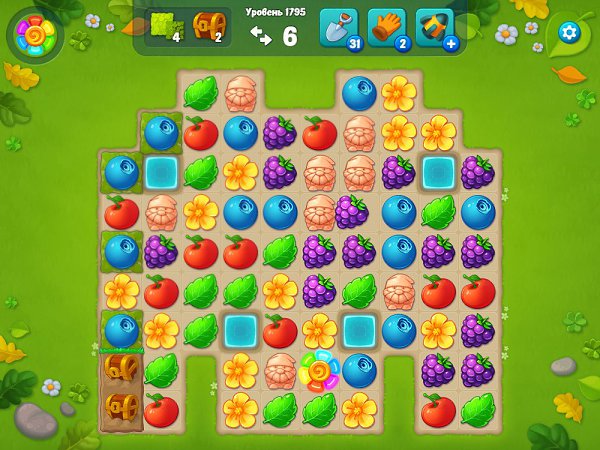Buy more of the booster with plus badge
This screenshot has width=600, height=450.
tap(436, 28)
